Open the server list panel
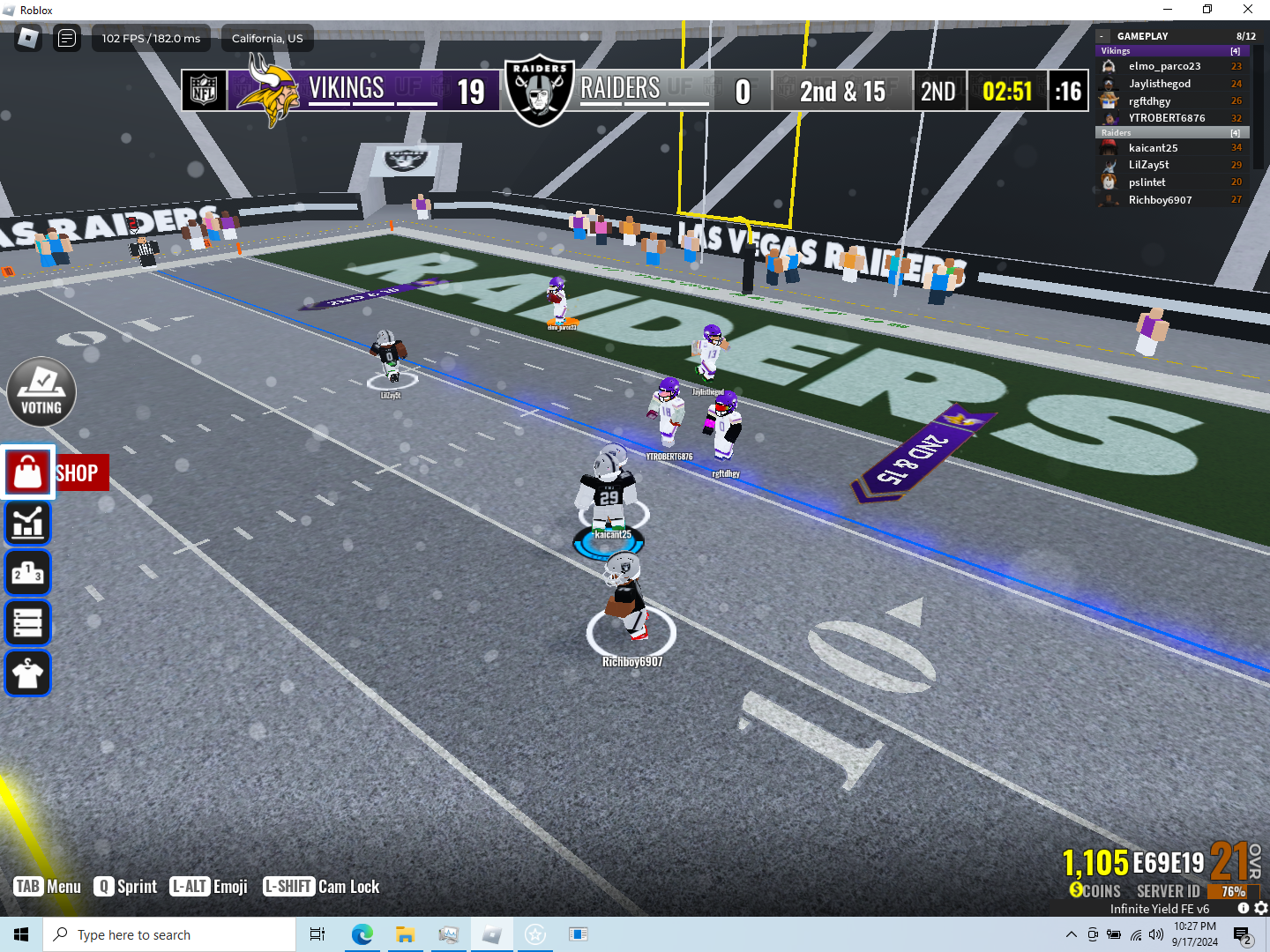The height and width of the screenshot is (952, 1270). 28,623
